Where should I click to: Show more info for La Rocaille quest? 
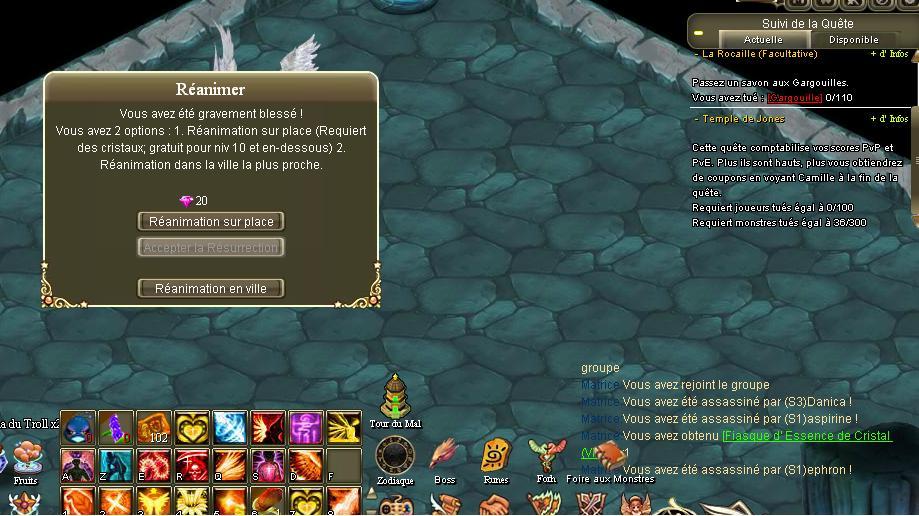point(888,54)
